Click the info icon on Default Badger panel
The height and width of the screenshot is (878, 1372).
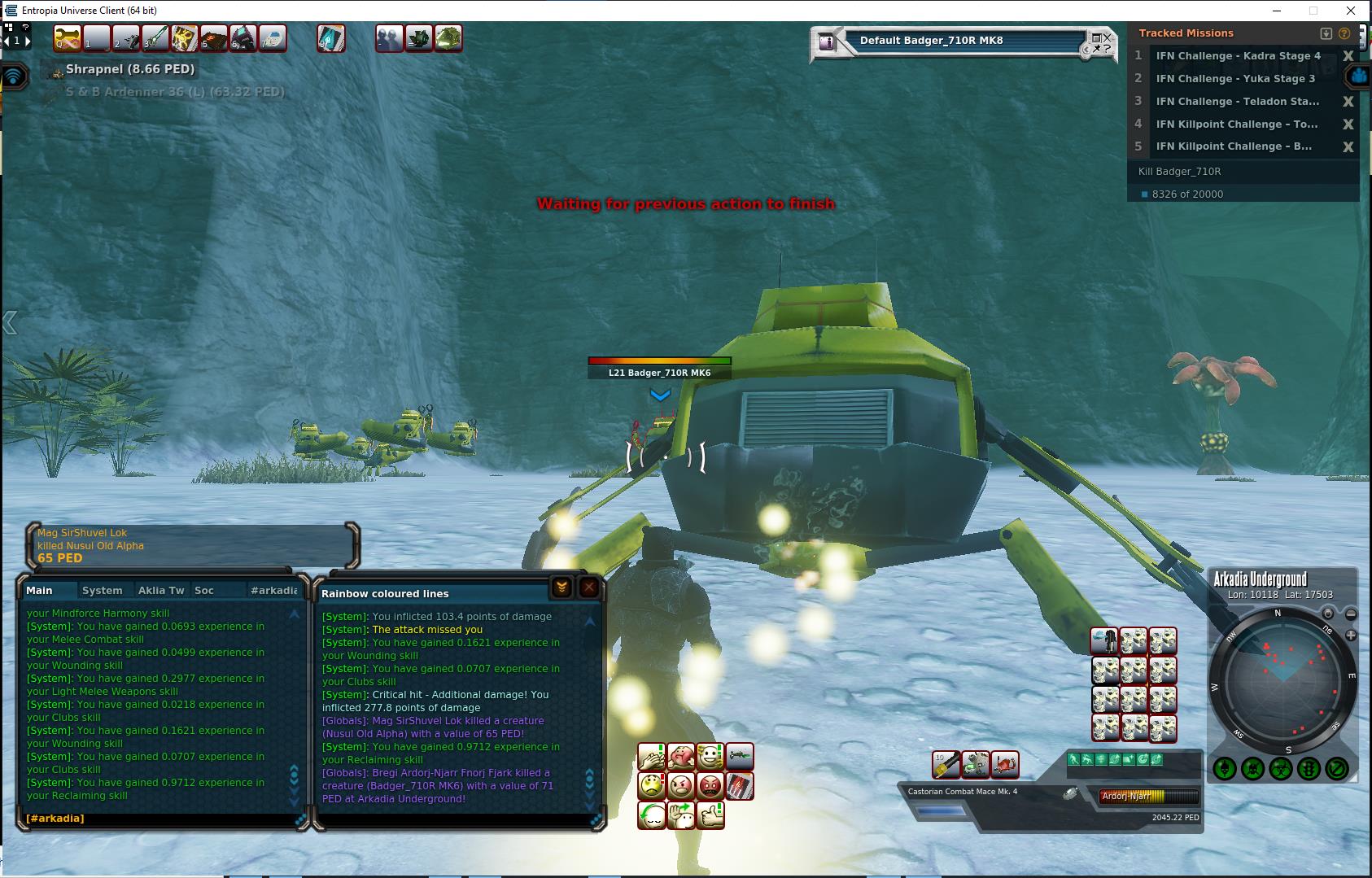tap(827, 41)
